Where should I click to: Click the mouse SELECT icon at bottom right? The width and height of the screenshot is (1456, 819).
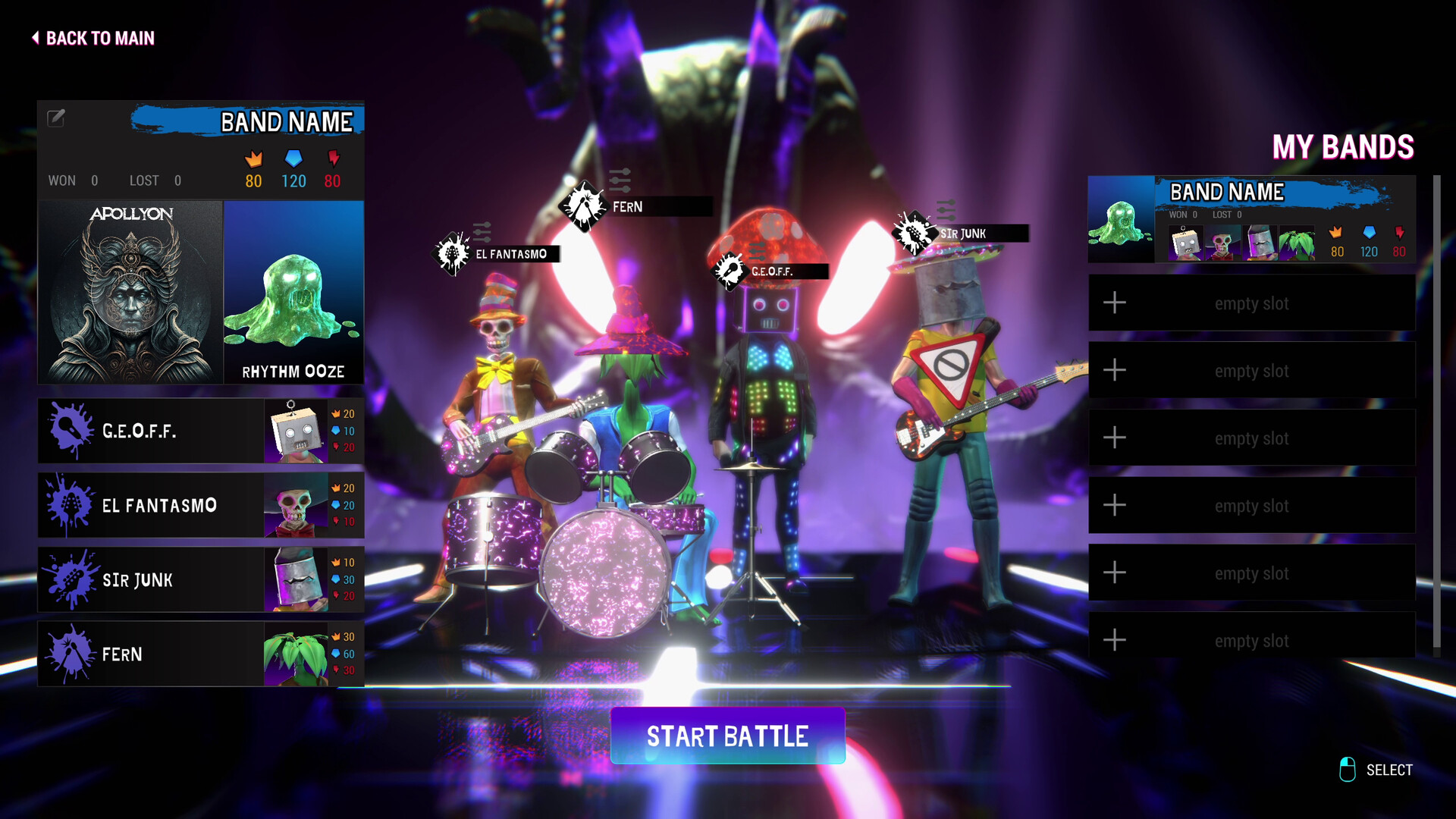click(x=1348, y=769)
